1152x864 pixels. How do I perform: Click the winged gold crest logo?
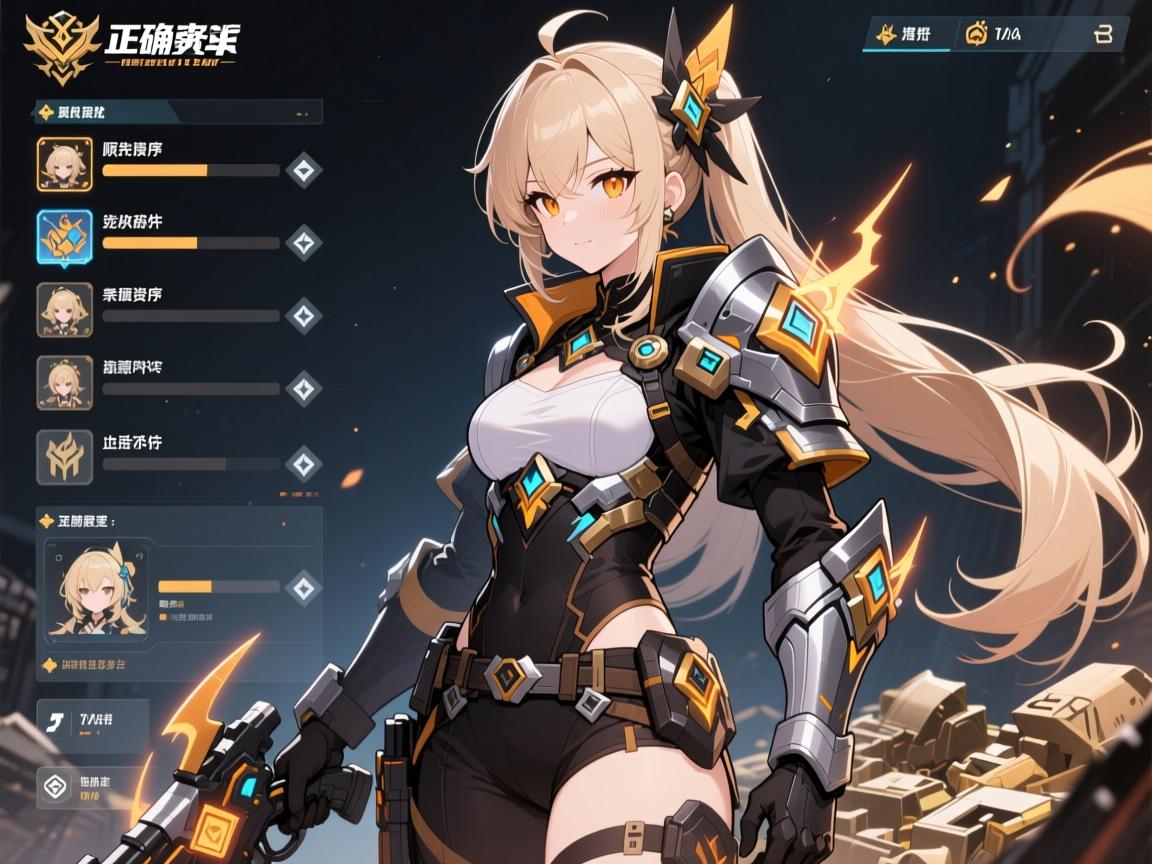[x=63, y=45]
